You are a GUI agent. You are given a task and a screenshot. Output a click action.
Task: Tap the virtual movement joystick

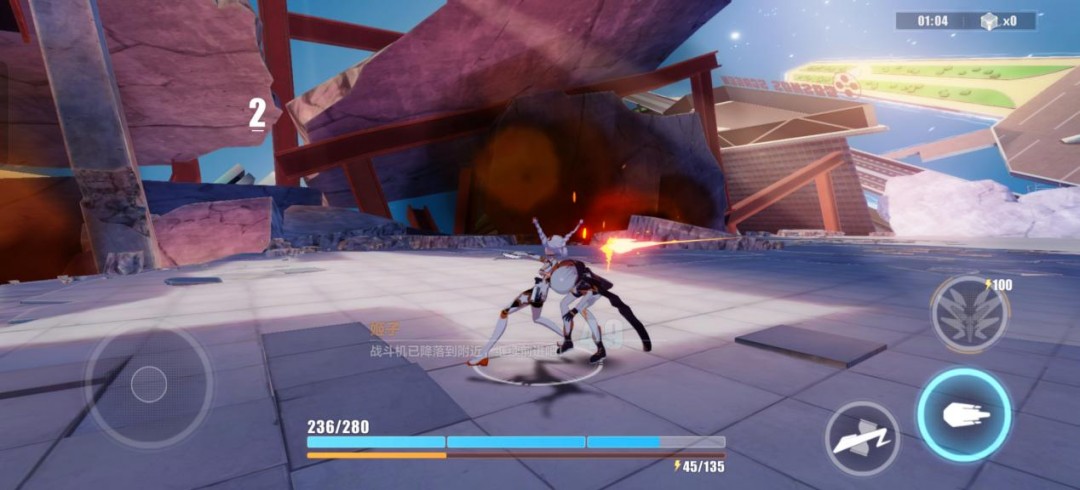149,383
